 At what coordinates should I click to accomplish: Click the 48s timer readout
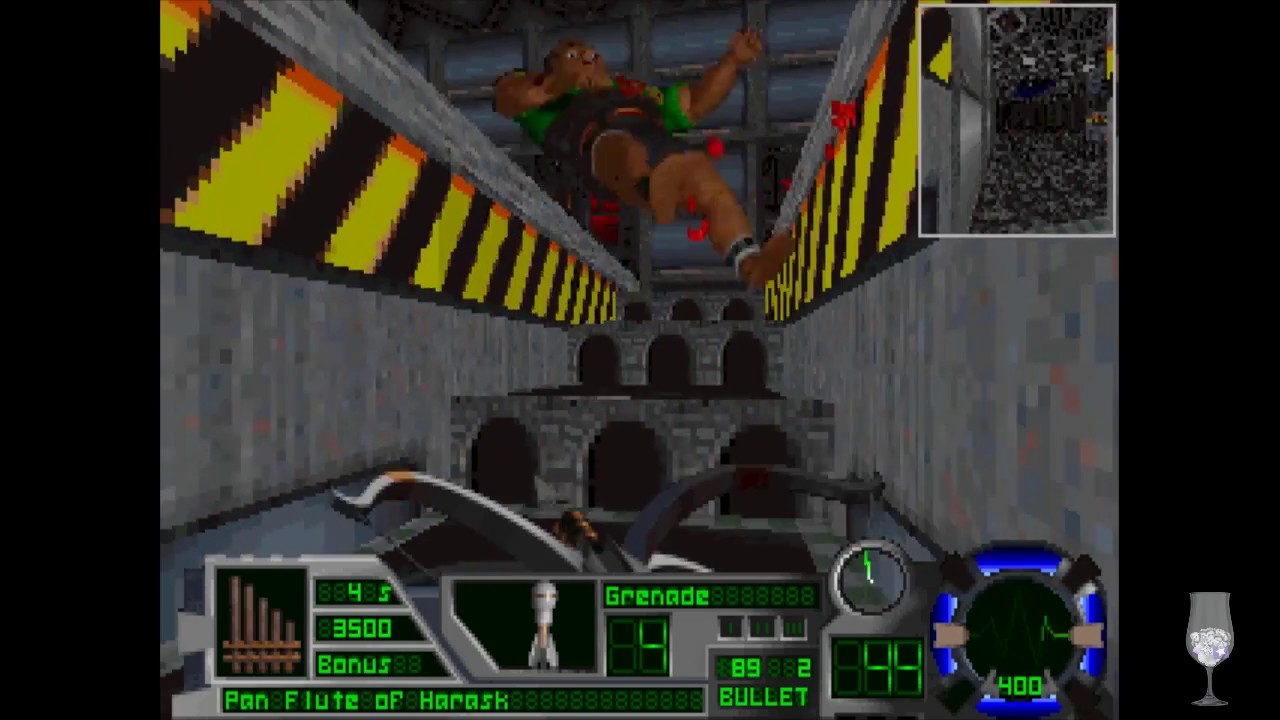[356, 594]
